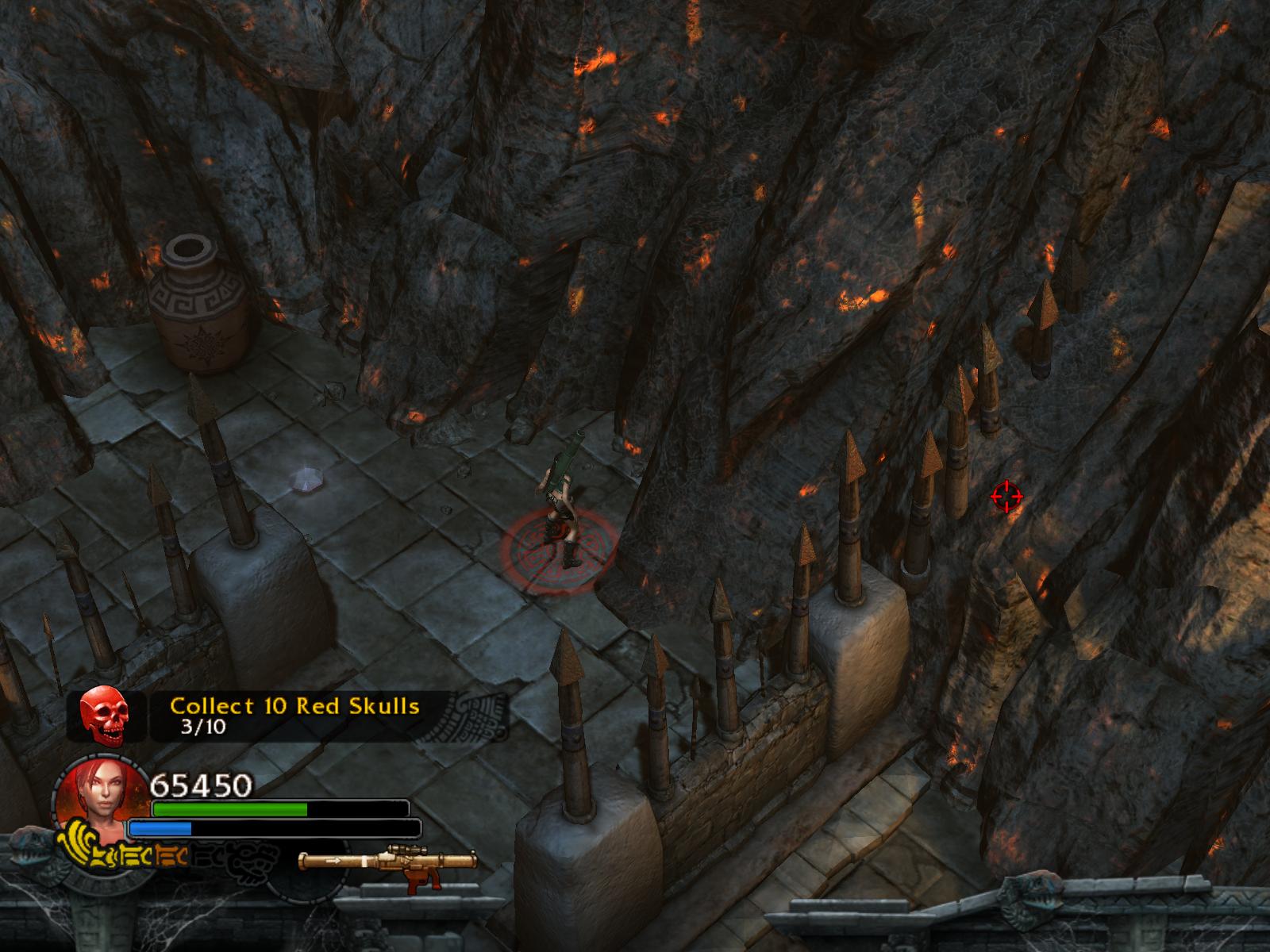
Task: Click the red skull challenge icon
Action: point(104,715)
